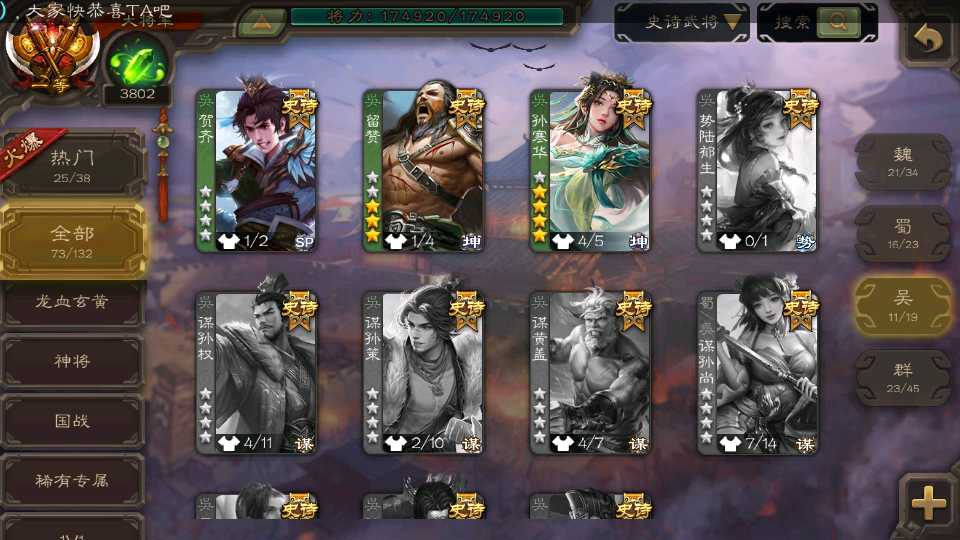Switch to the 国战 category
The width and height of the screenshot is (960, 540).
[72, 421]
